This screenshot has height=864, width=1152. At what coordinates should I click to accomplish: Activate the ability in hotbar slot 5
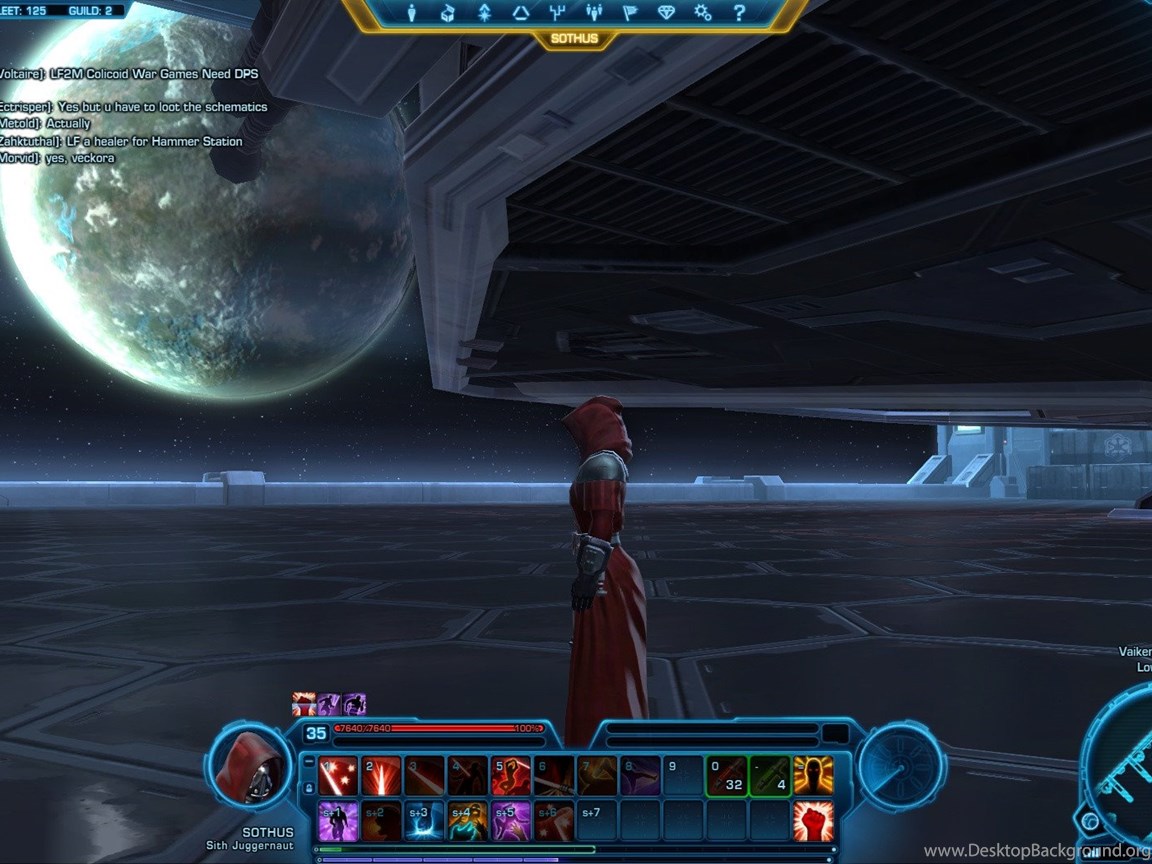[511, 776]
